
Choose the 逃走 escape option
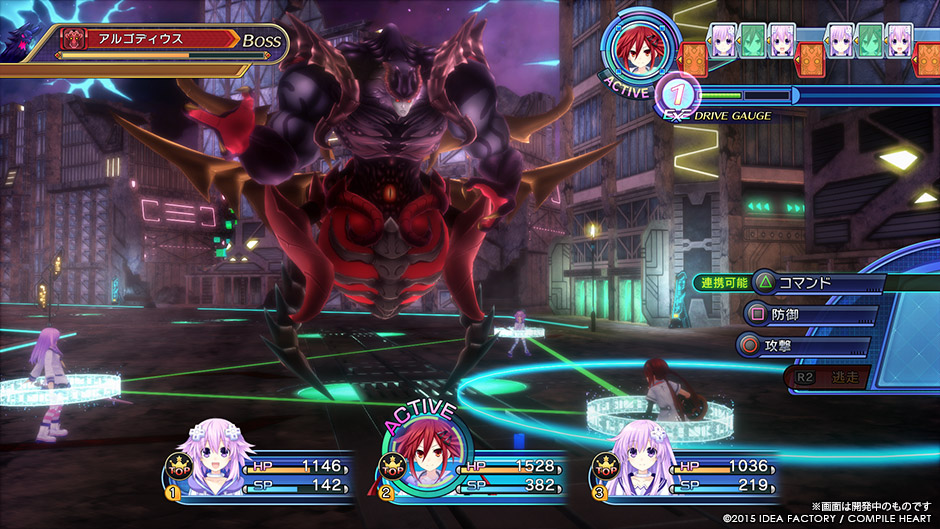(828, 378)
